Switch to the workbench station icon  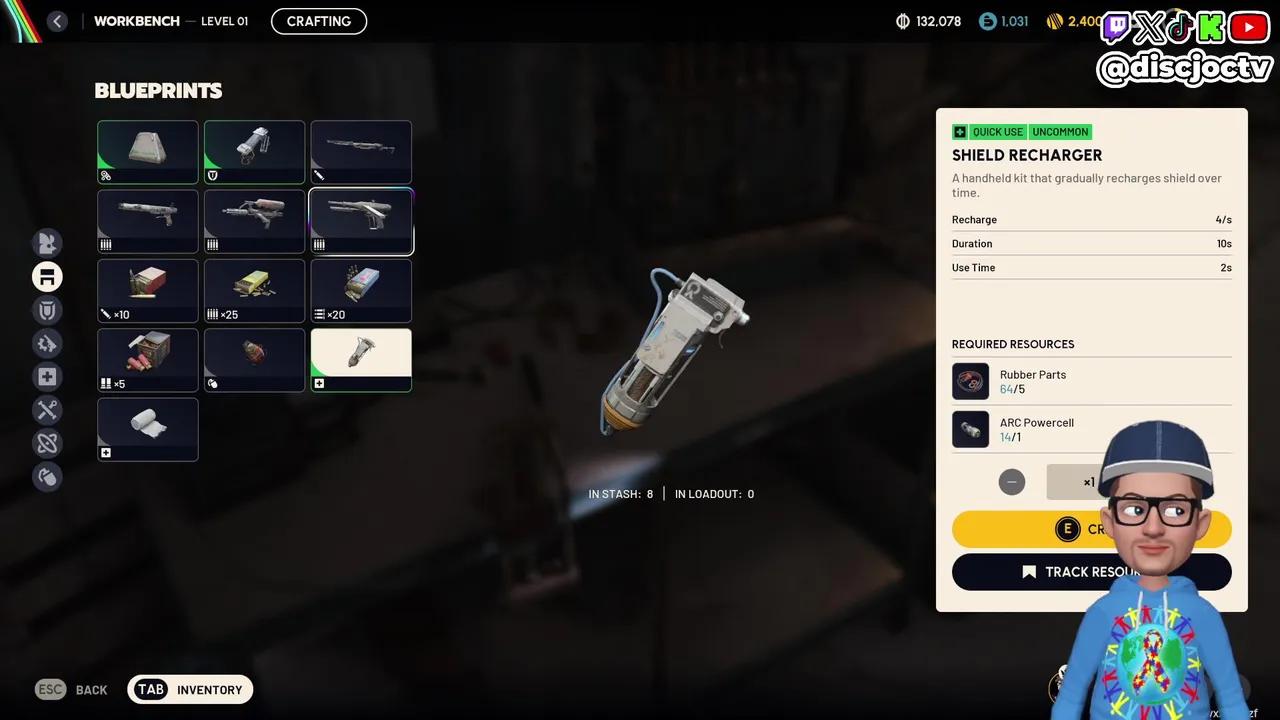pyautogui.click(x=47, y=277)
